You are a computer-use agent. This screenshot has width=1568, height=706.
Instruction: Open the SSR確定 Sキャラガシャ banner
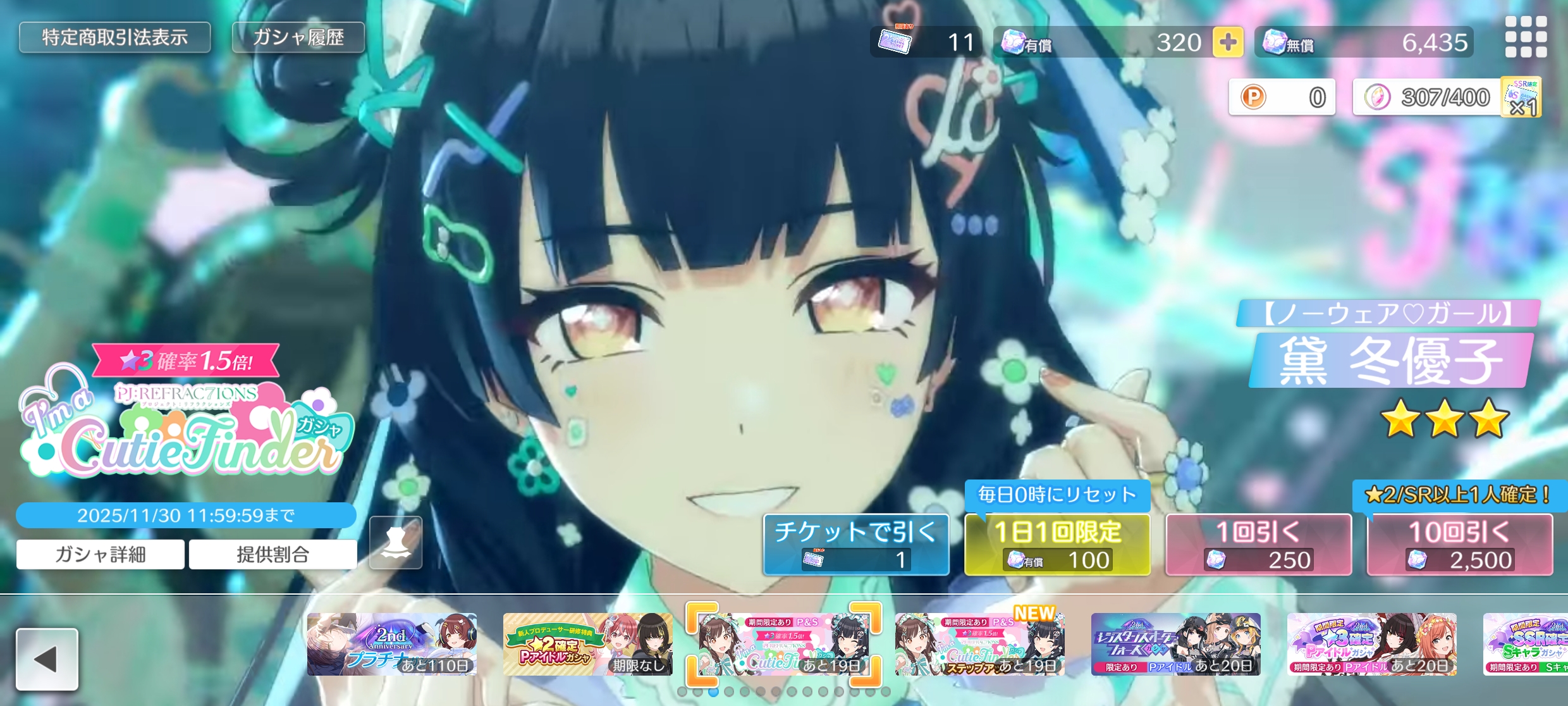tap(1525, 644)
